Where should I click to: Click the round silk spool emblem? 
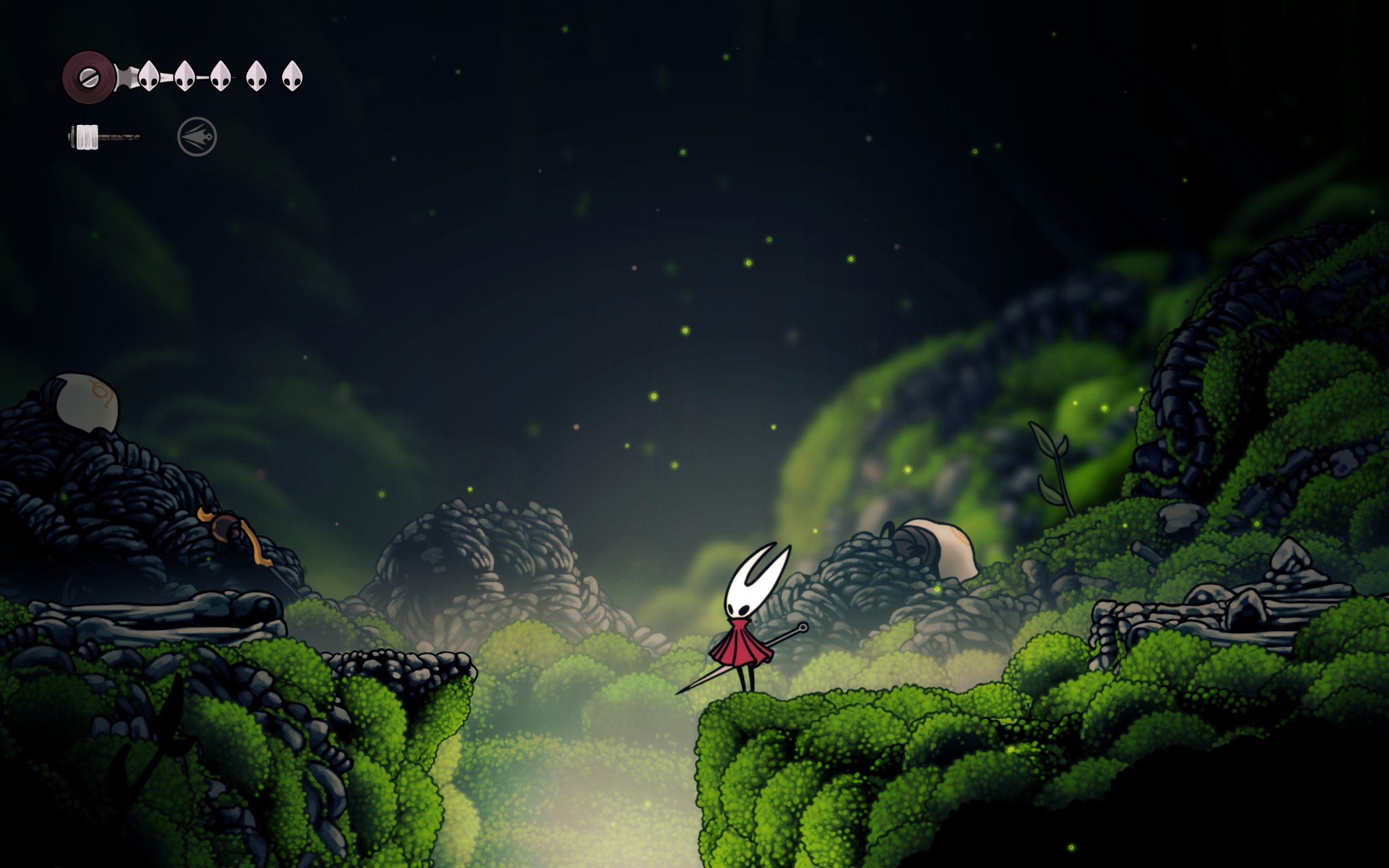click(x=89, y=78)
